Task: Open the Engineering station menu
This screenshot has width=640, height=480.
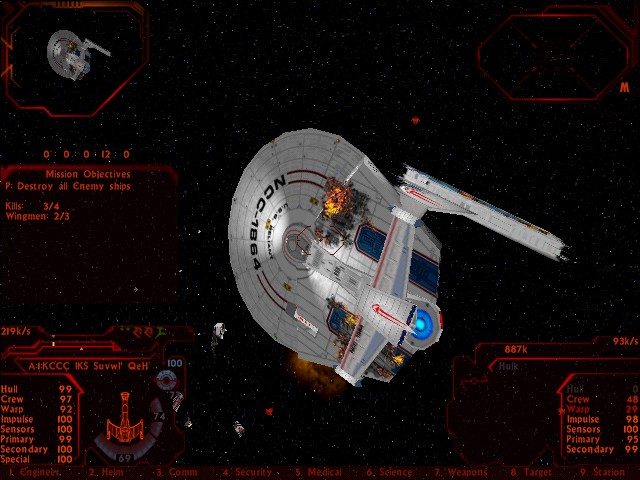Action: point(33,472)
